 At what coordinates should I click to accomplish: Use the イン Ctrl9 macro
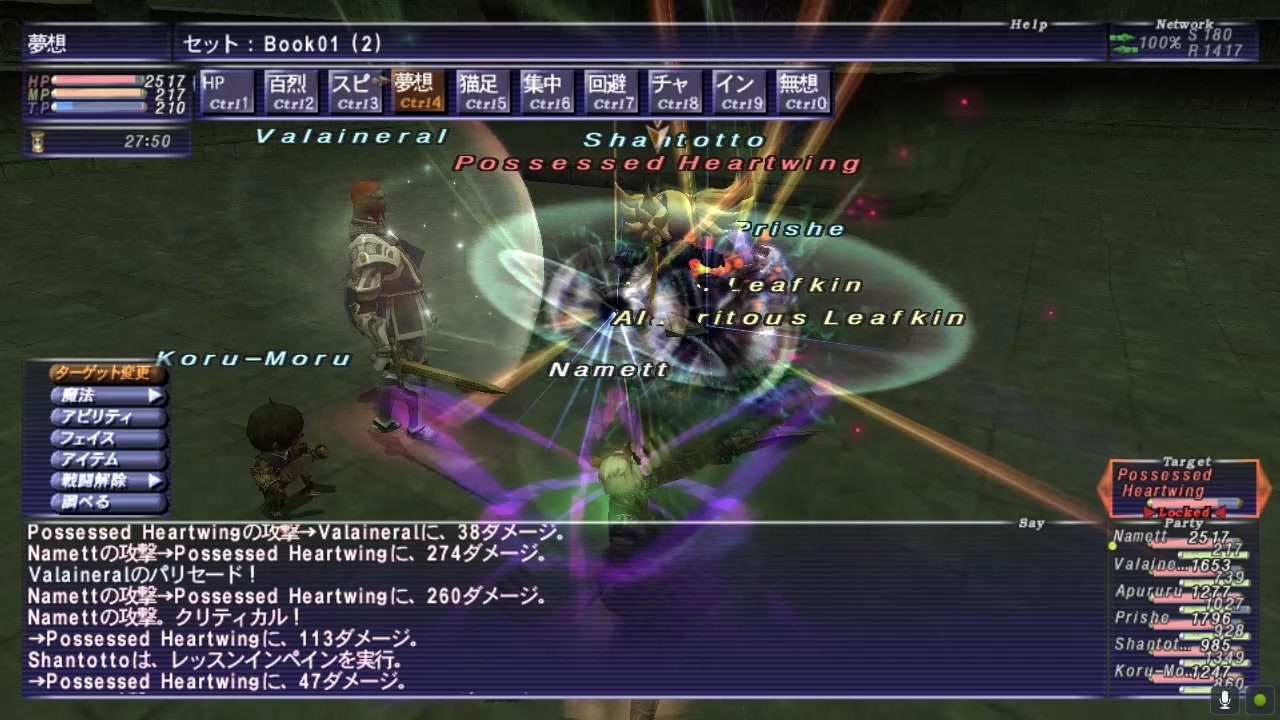[x=738, y=90]
